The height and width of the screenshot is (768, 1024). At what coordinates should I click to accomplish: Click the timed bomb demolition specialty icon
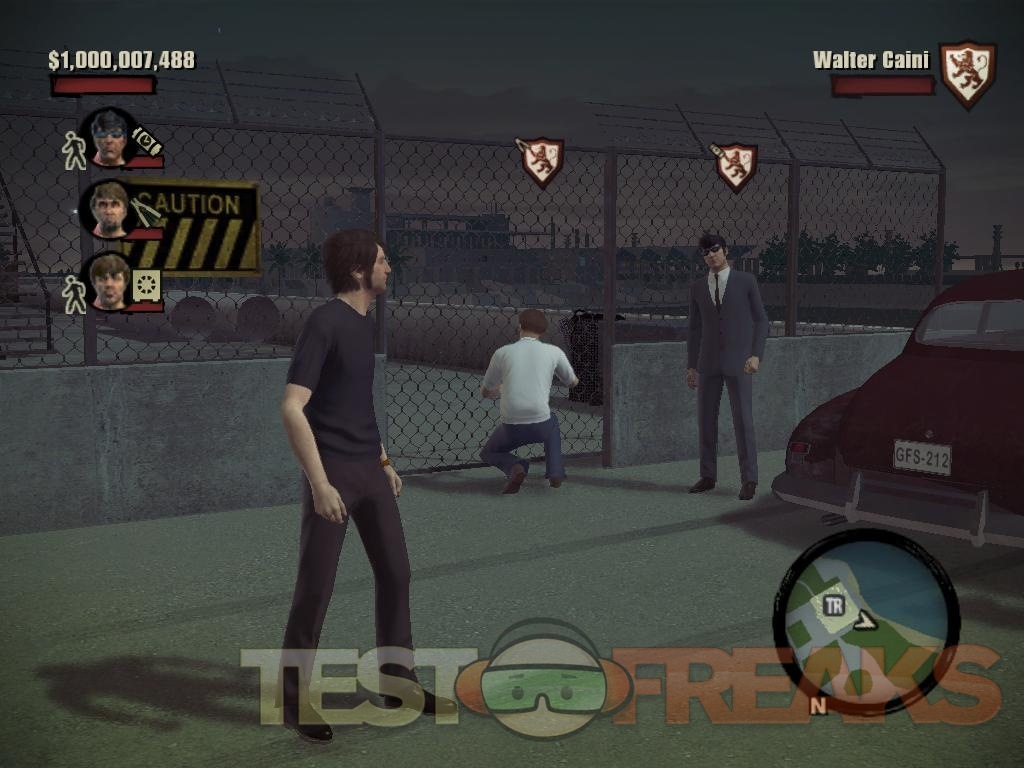pos(146,141)
